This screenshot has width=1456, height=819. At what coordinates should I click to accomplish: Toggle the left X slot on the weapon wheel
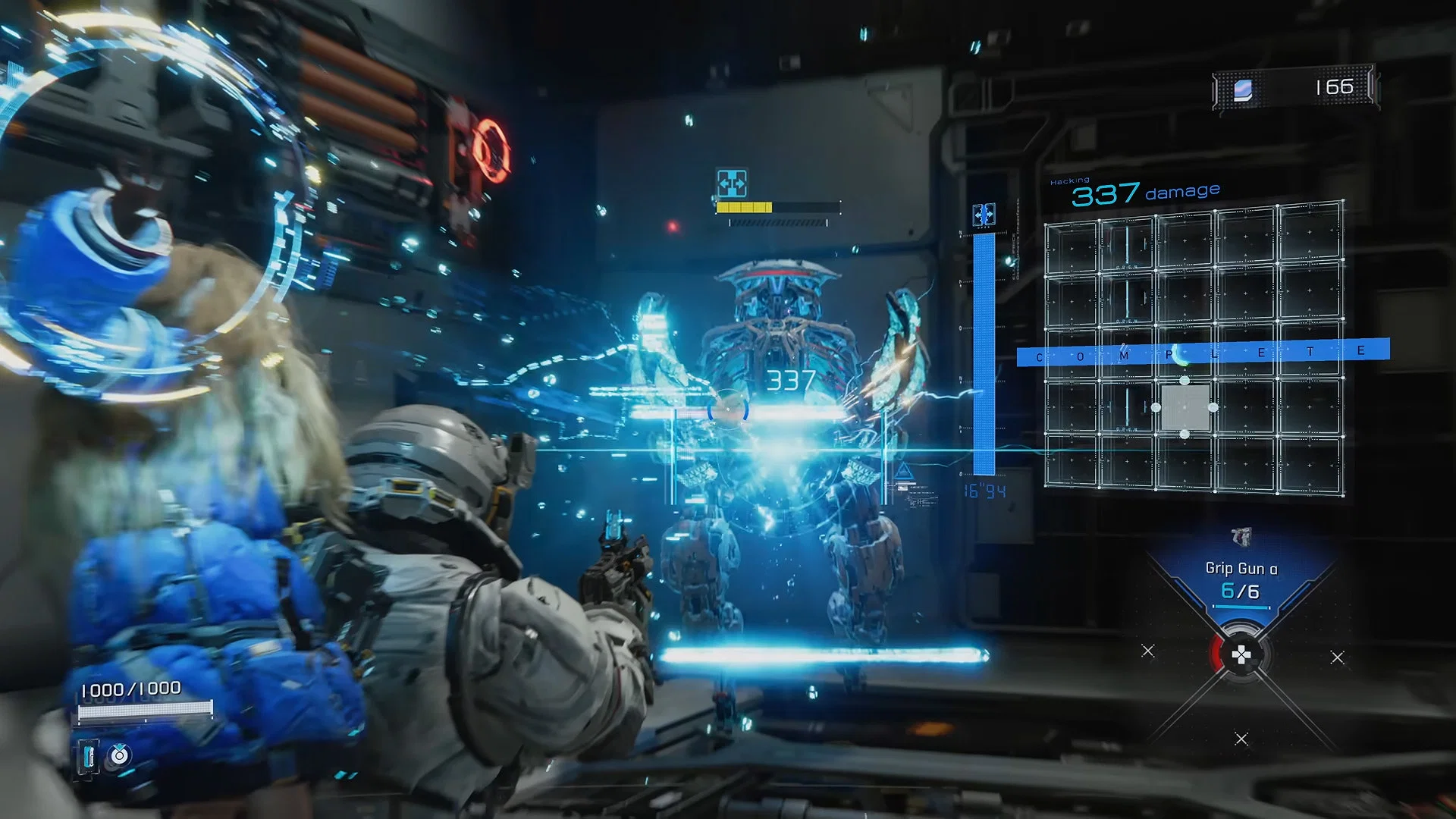pyautogui.click(x=1147, y=651)
